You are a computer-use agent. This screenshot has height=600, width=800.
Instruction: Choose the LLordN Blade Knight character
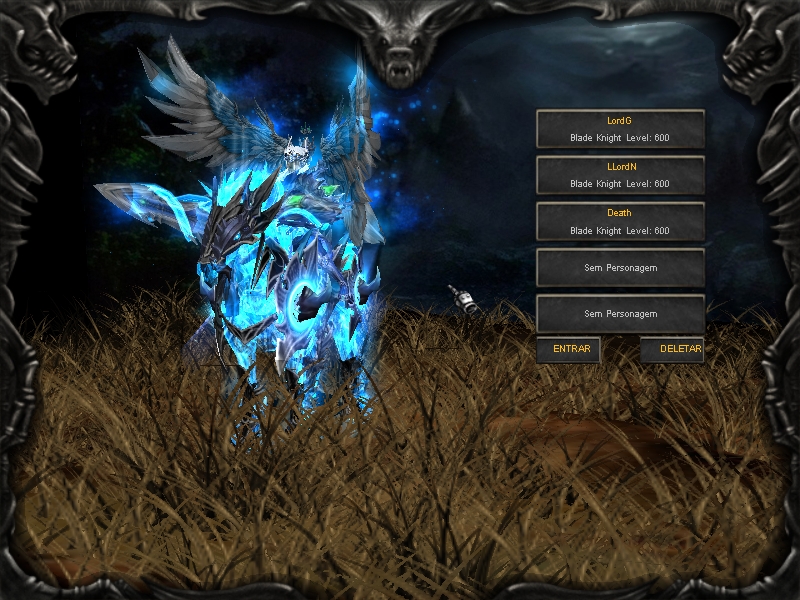point(620,175)
